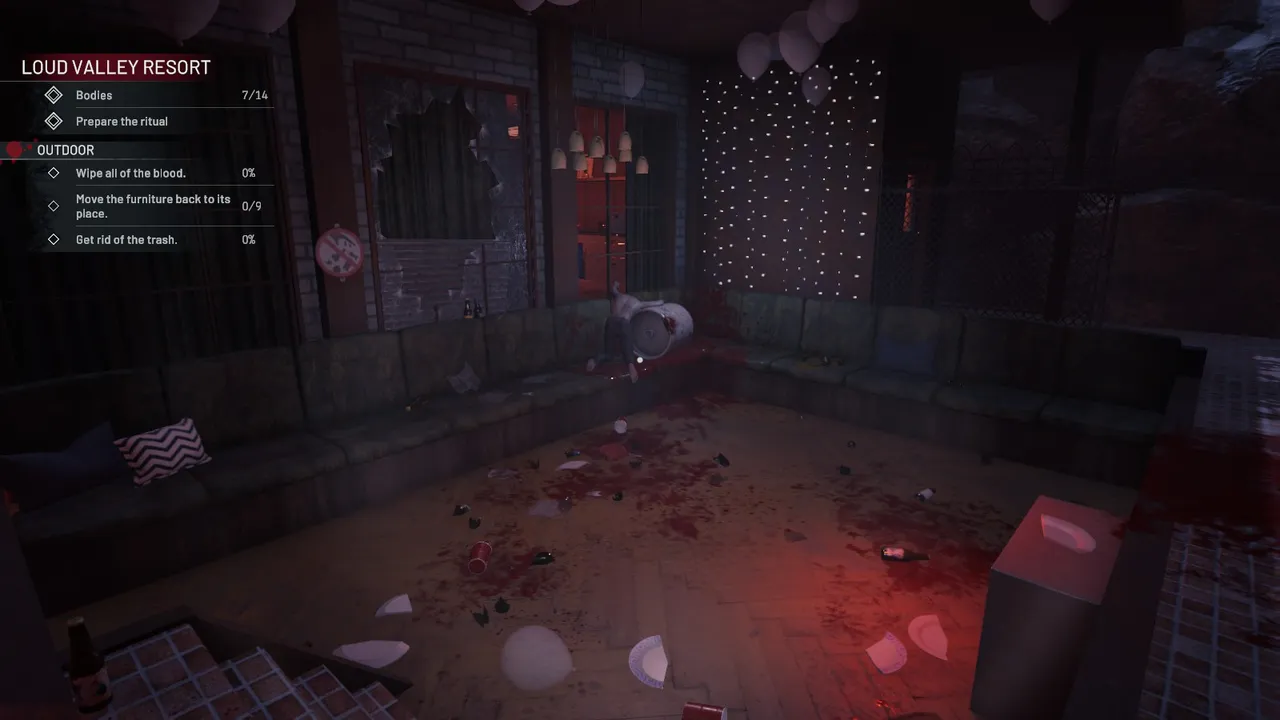The height and width of the screenshot is (720, 1280).
Task: Toggle the Get rid of the trash checkbox
Action: click(55, 239)
